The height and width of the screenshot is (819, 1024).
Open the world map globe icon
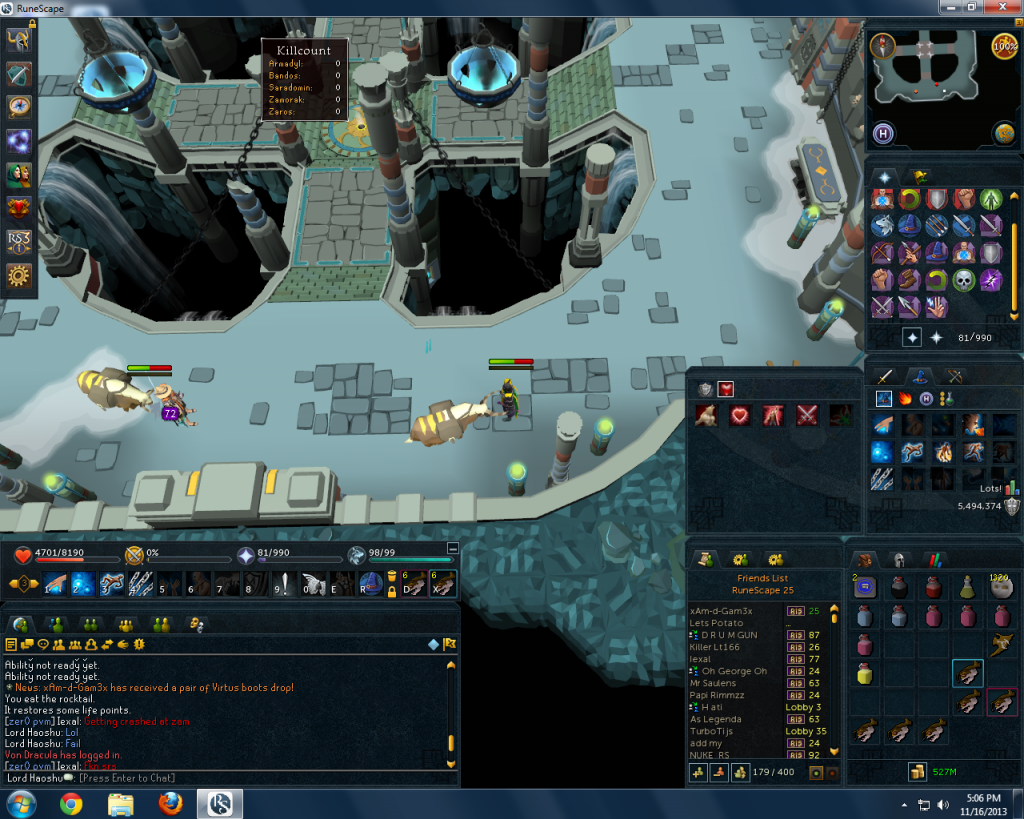click(x=1003, y=133)
